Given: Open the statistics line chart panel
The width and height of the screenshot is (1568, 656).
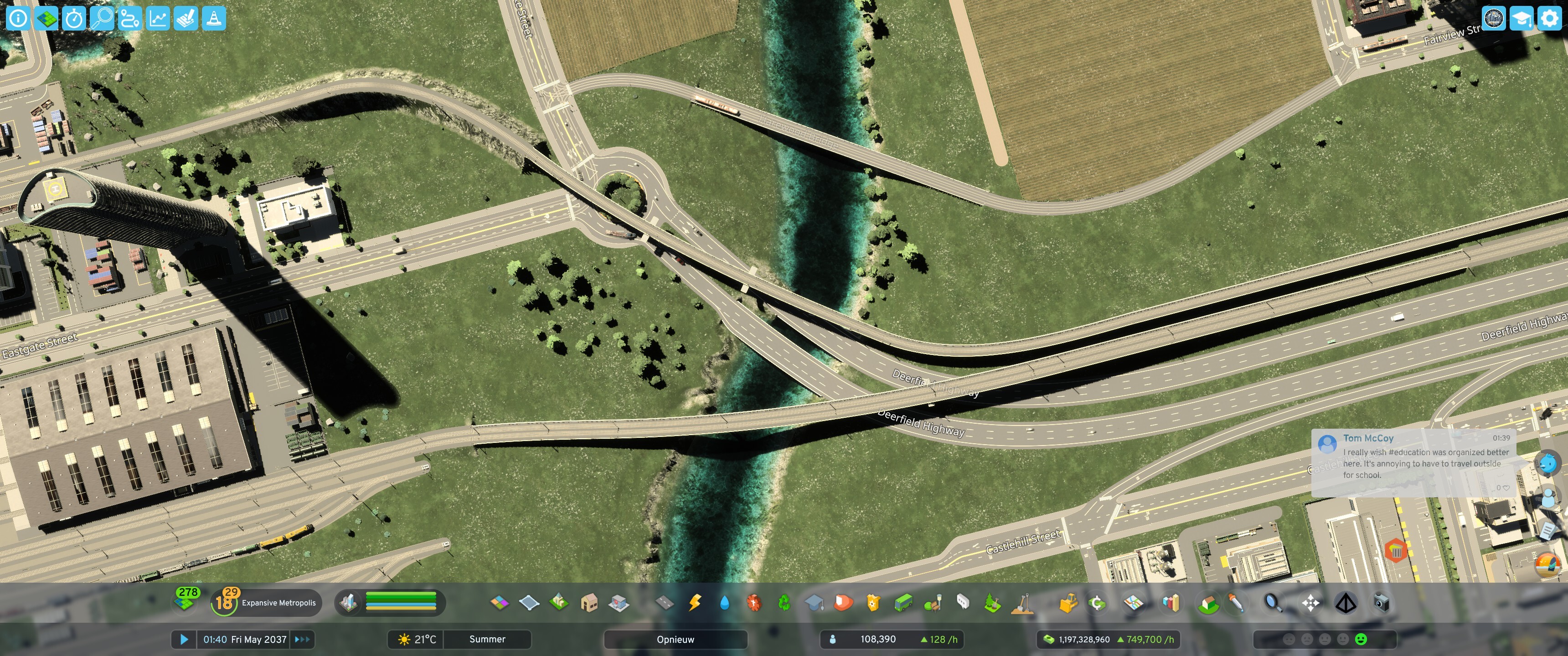Looking at the screenshot, I should click(x=158, y=18).
